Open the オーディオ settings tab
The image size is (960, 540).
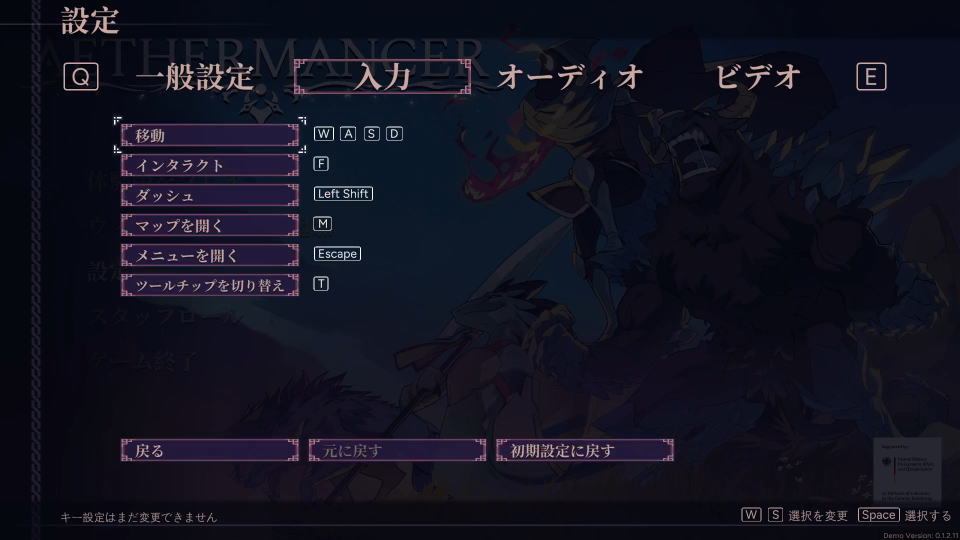click(569, 77)
